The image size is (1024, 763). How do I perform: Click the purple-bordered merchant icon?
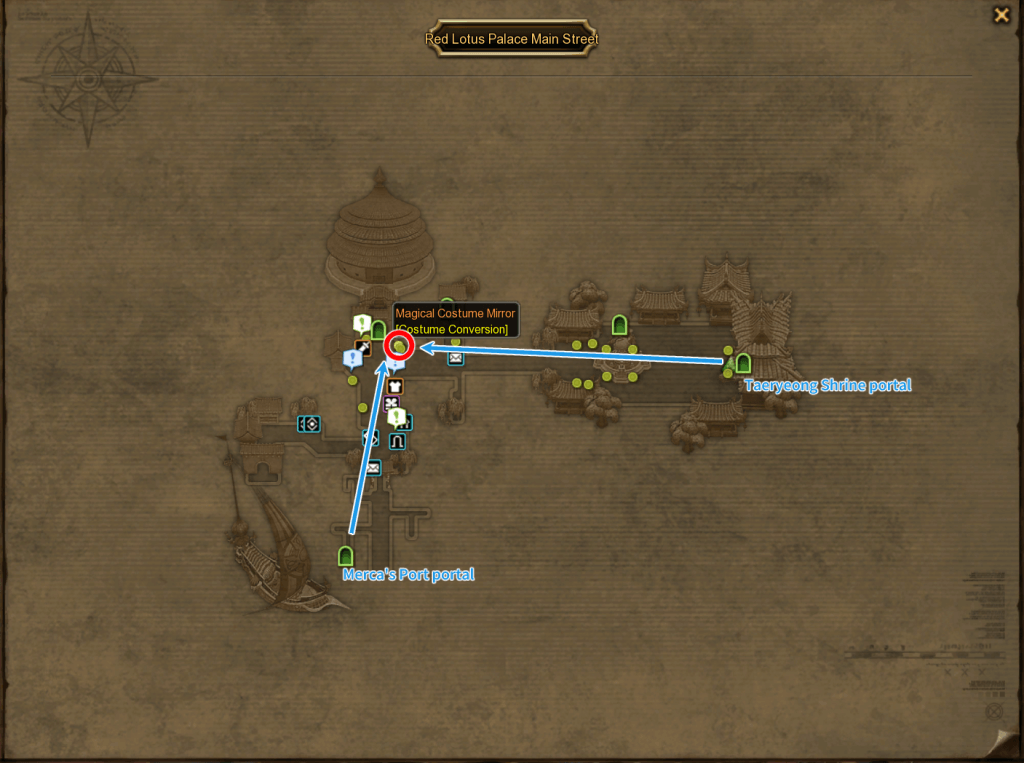click(391, 404)
